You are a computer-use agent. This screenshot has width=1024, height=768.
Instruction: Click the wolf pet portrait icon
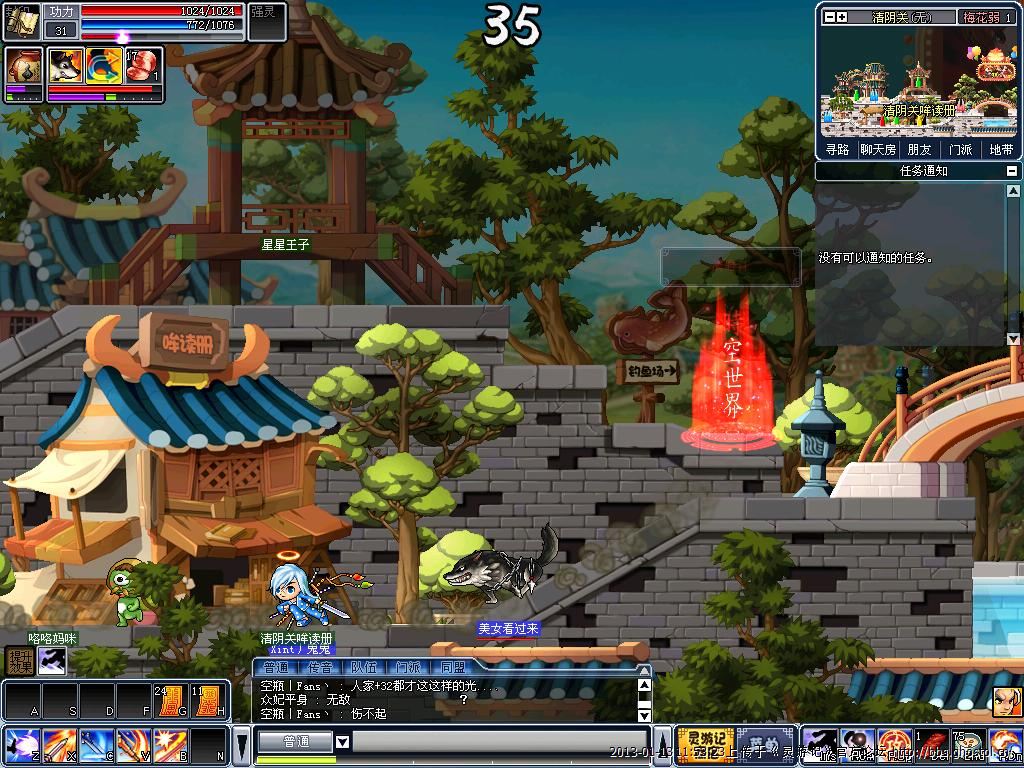(65, 65)
